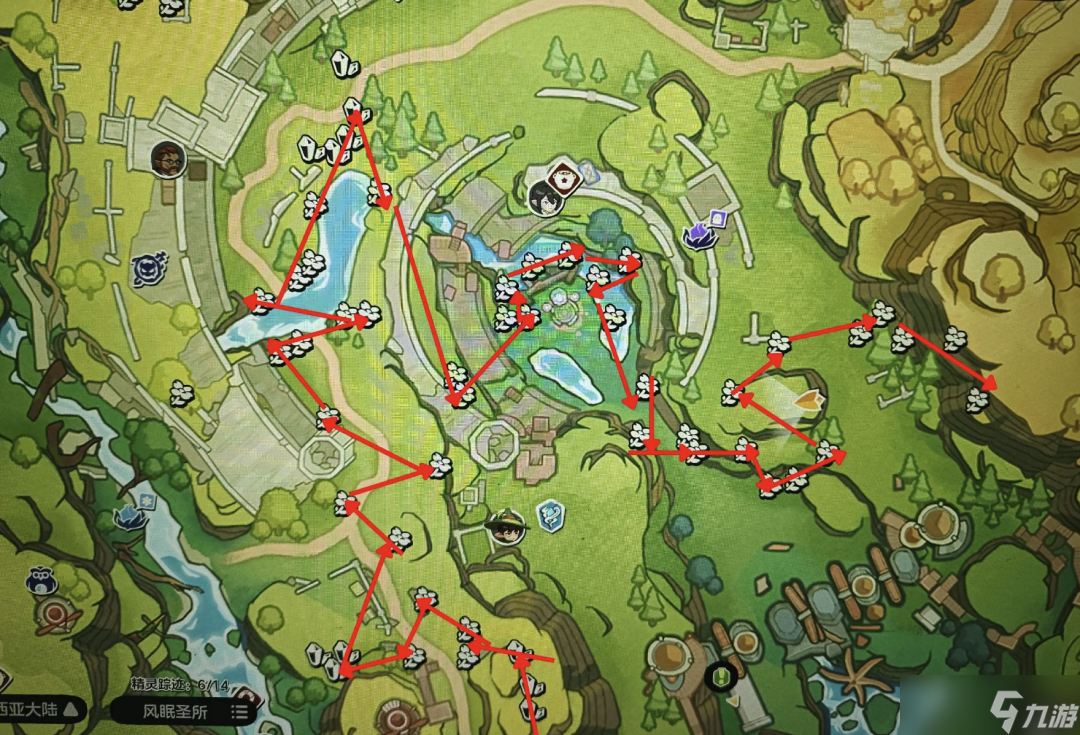Click the green-hat NPC portrait marker
The image size is (1080, 735).
coord(506,528)
